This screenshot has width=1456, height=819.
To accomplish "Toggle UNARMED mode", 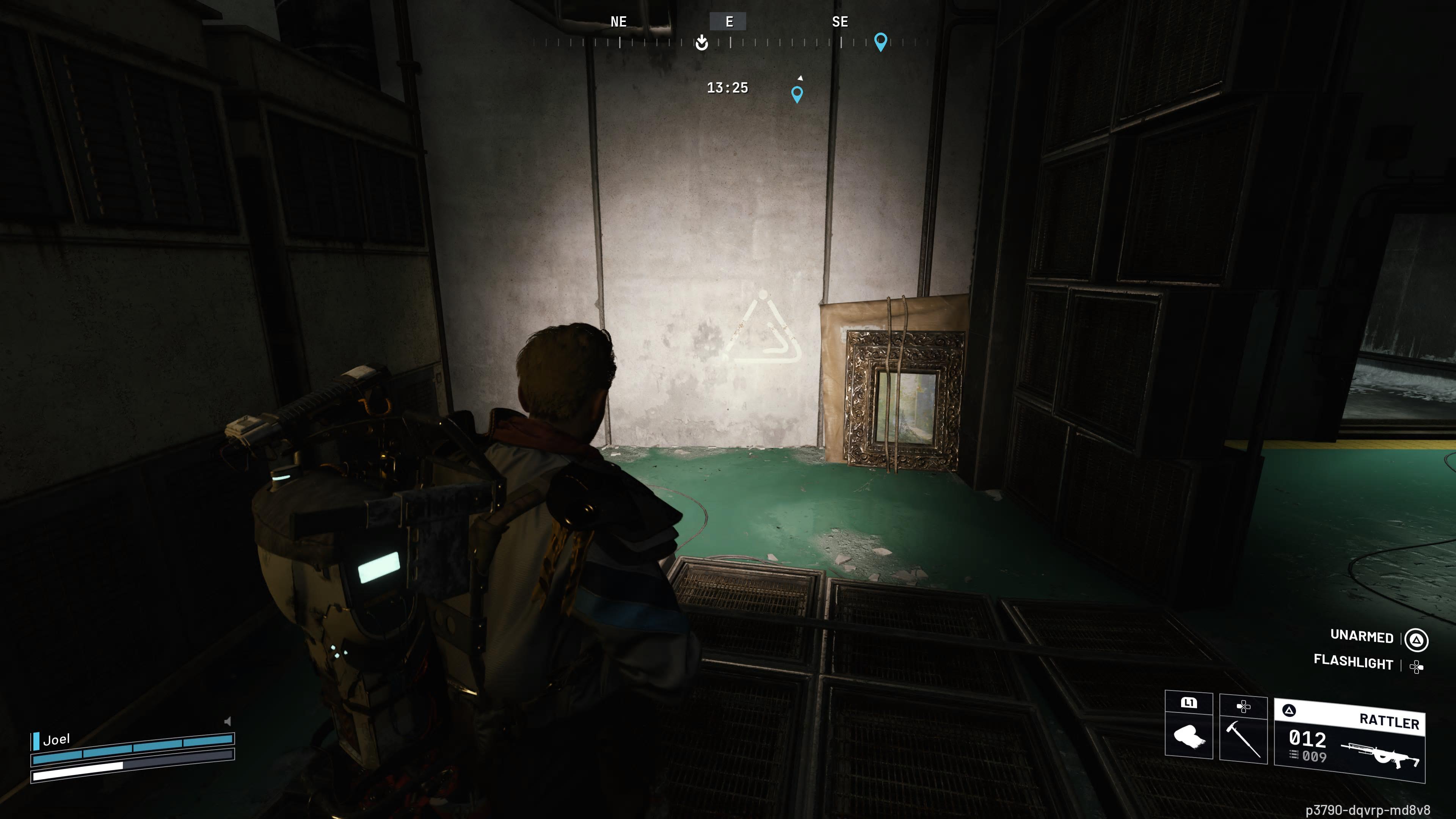I will tap(1362, 637).
